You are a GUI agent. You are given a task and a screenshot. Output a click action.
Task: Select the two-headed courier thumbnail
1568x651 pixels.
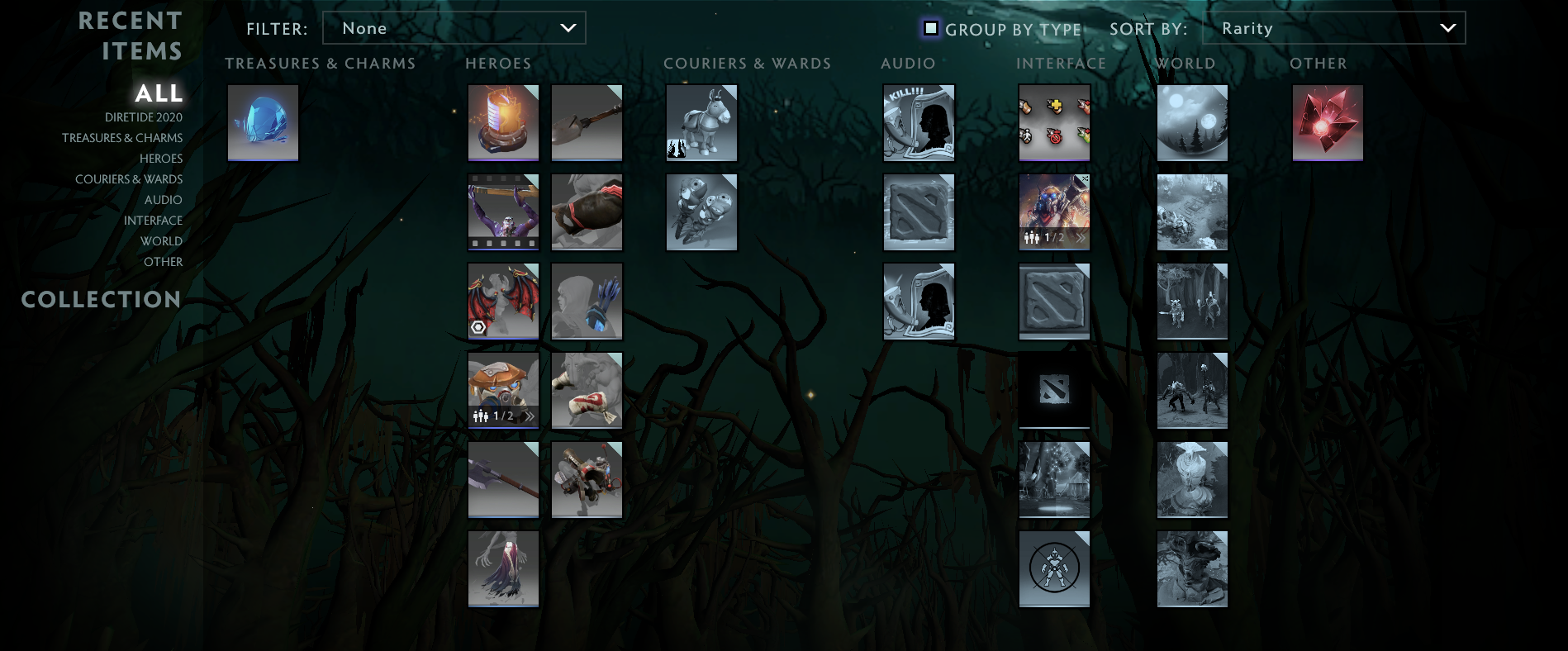701,211
